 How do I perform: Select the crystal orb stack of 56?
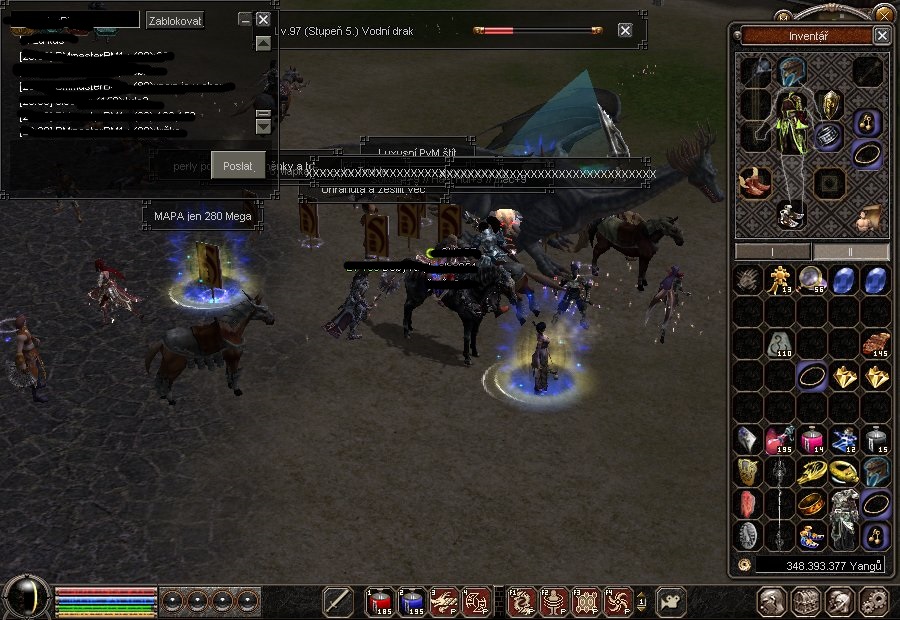tap(812, 281)
